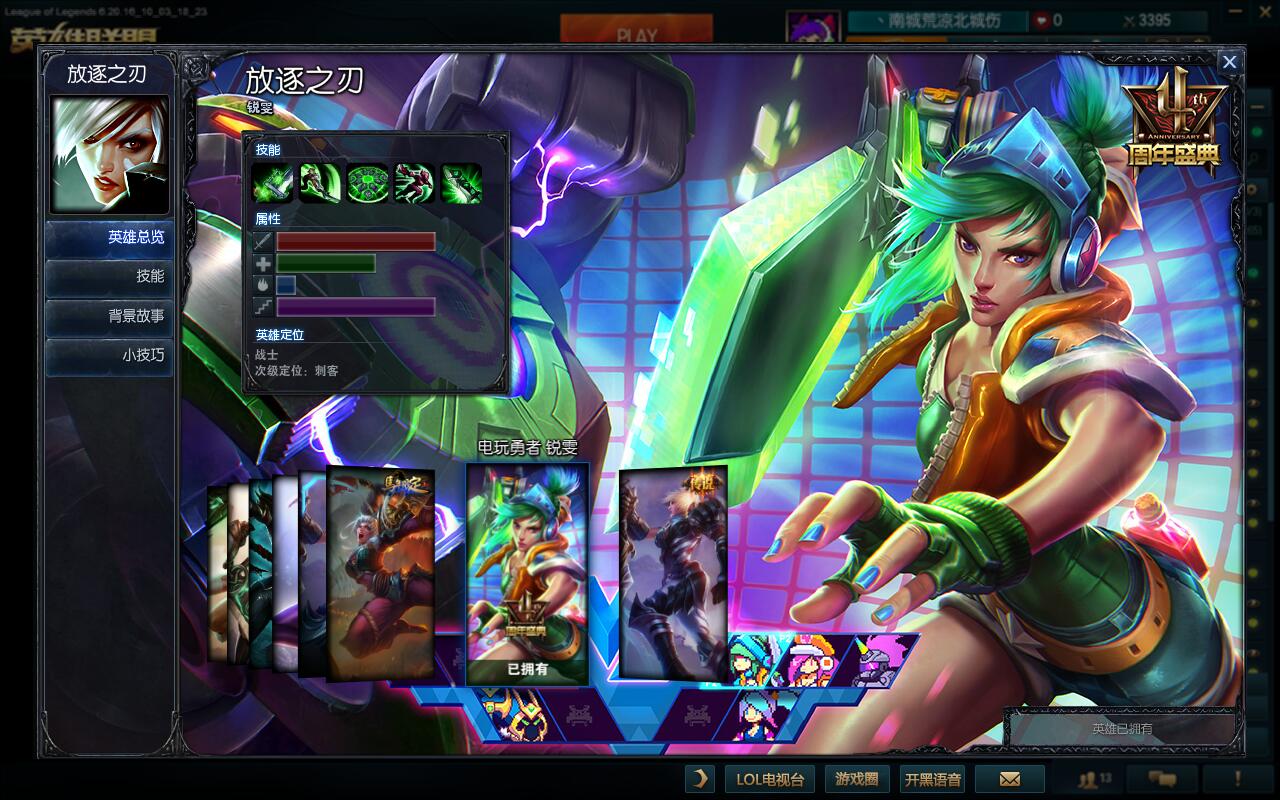The image size is (1280, 800).
Task: Open the mail envelope inbox
Action: point(1010,779)
